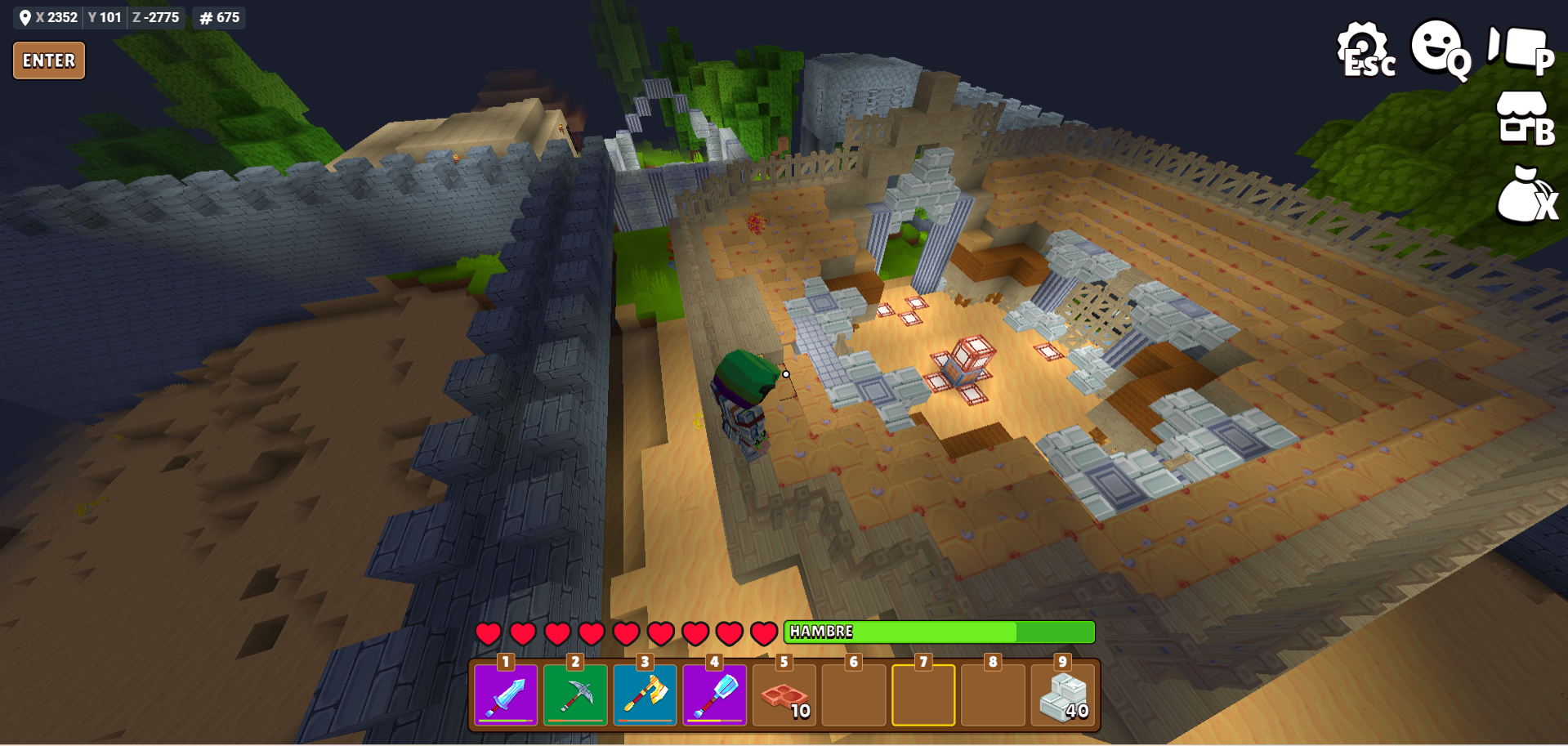This screenshot has width=1568, height=746.
Task: Select the crystal sword in slot 1
Action: tap(506, 695)
